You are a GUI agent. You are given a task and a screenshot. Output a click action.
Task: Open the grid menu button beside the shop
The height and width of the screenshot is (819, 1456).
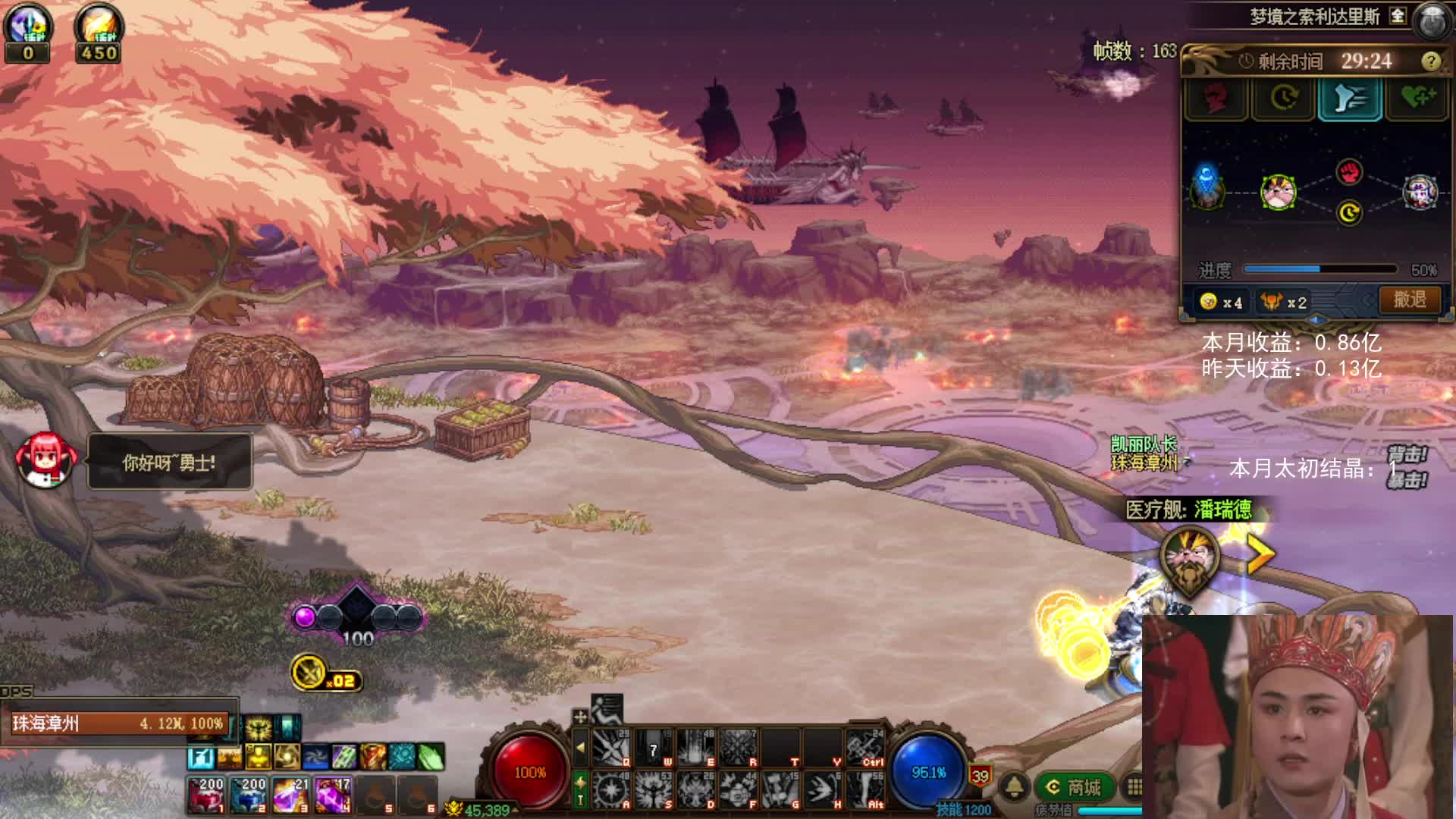point(1134,787)
